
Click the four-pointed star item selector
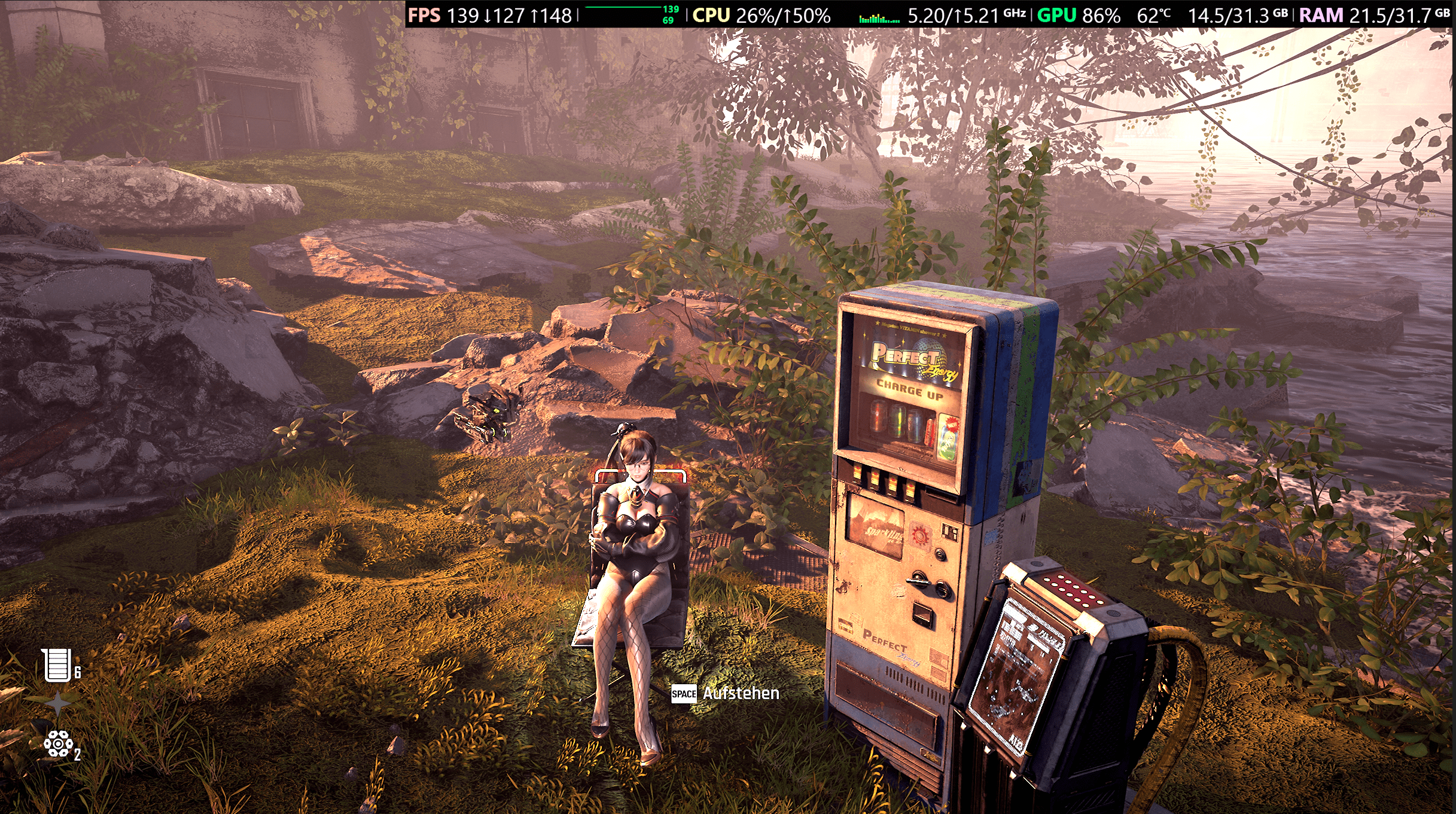point(57,704)
